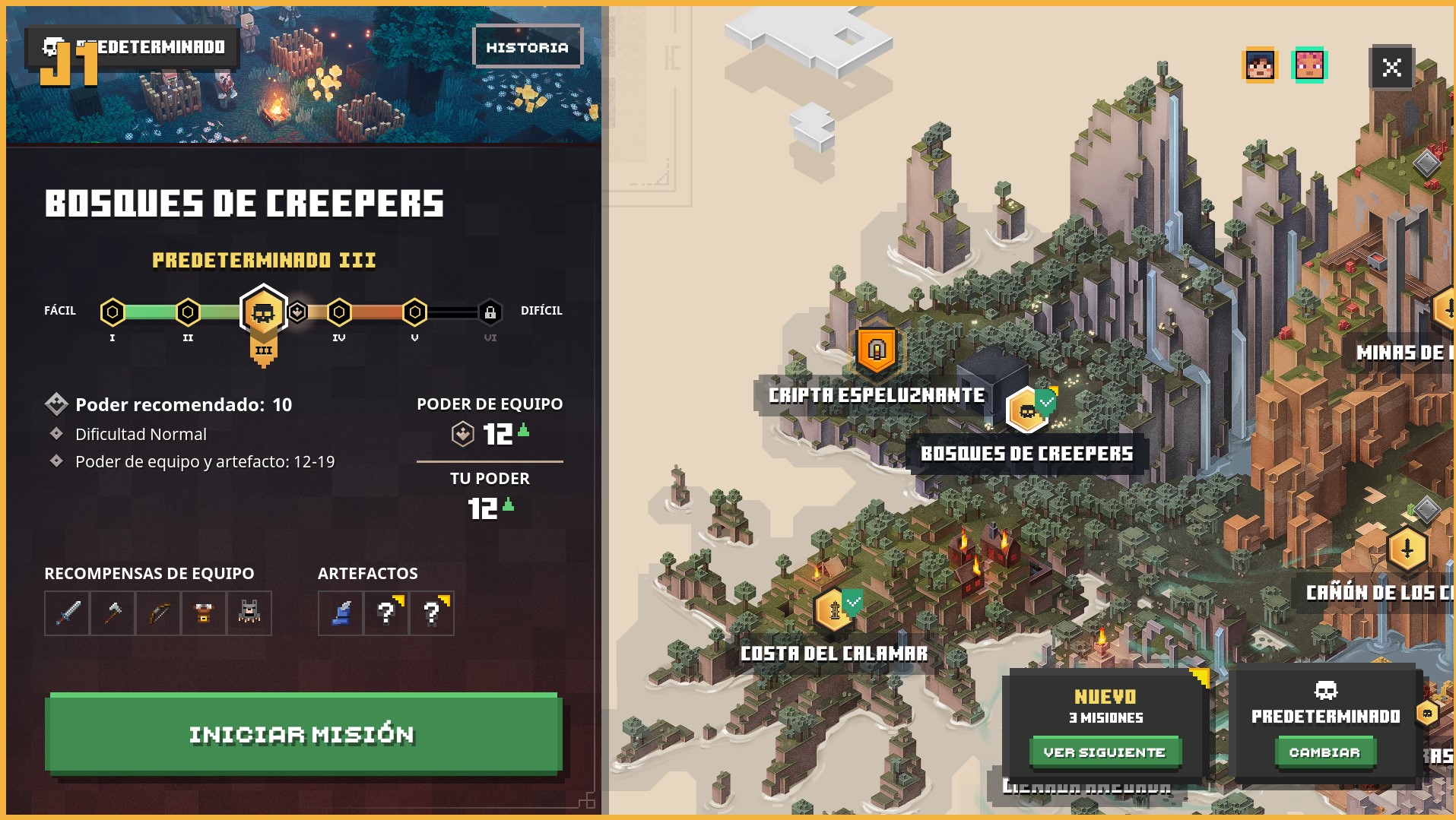Screen dimensions: 1456x820
Task: Open Ver Siguiente in the Nuevo missions panel
Action: coord(1105,752)
